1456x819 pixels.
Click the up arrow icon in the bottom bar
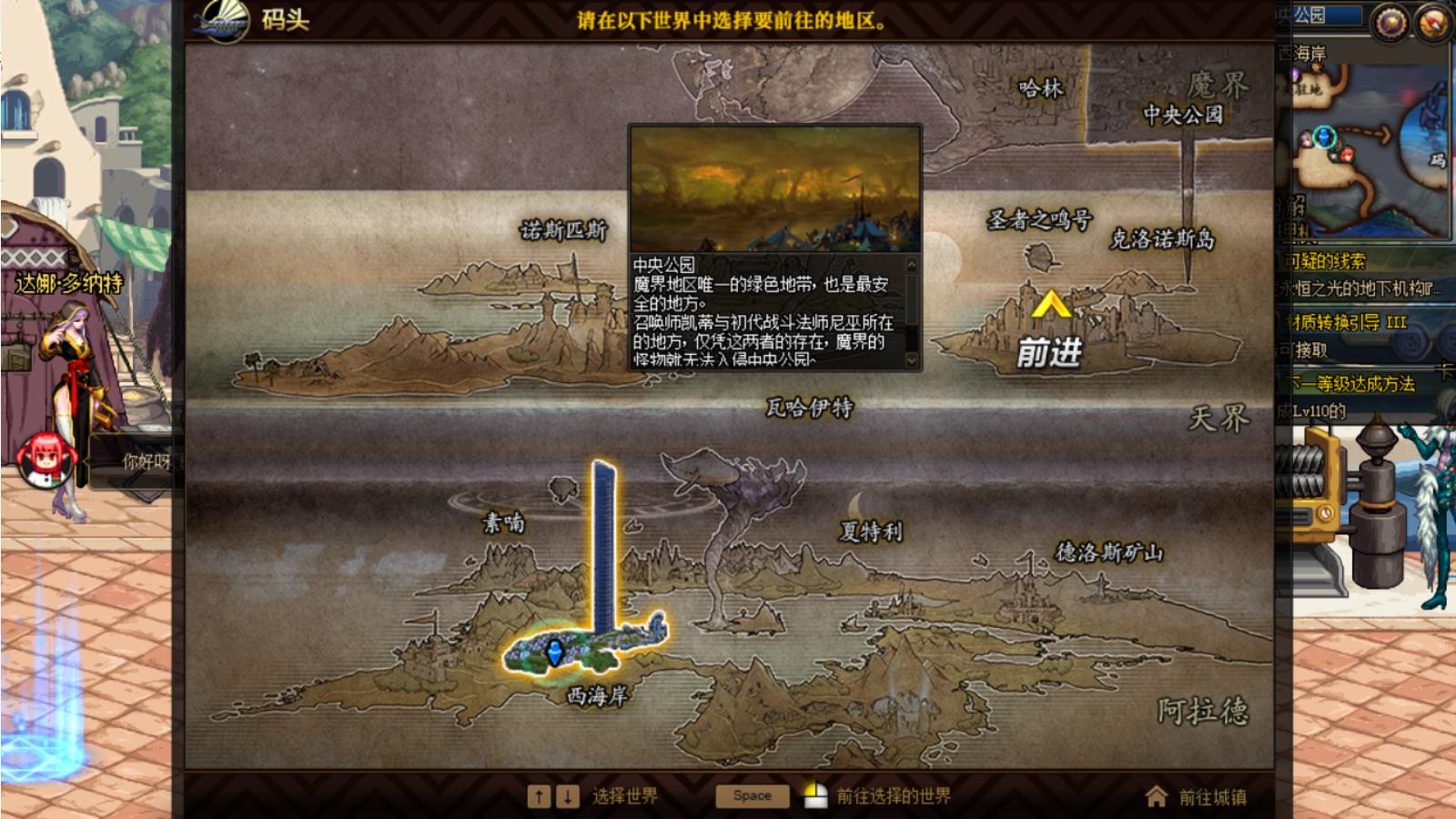[x=539, y=794]
